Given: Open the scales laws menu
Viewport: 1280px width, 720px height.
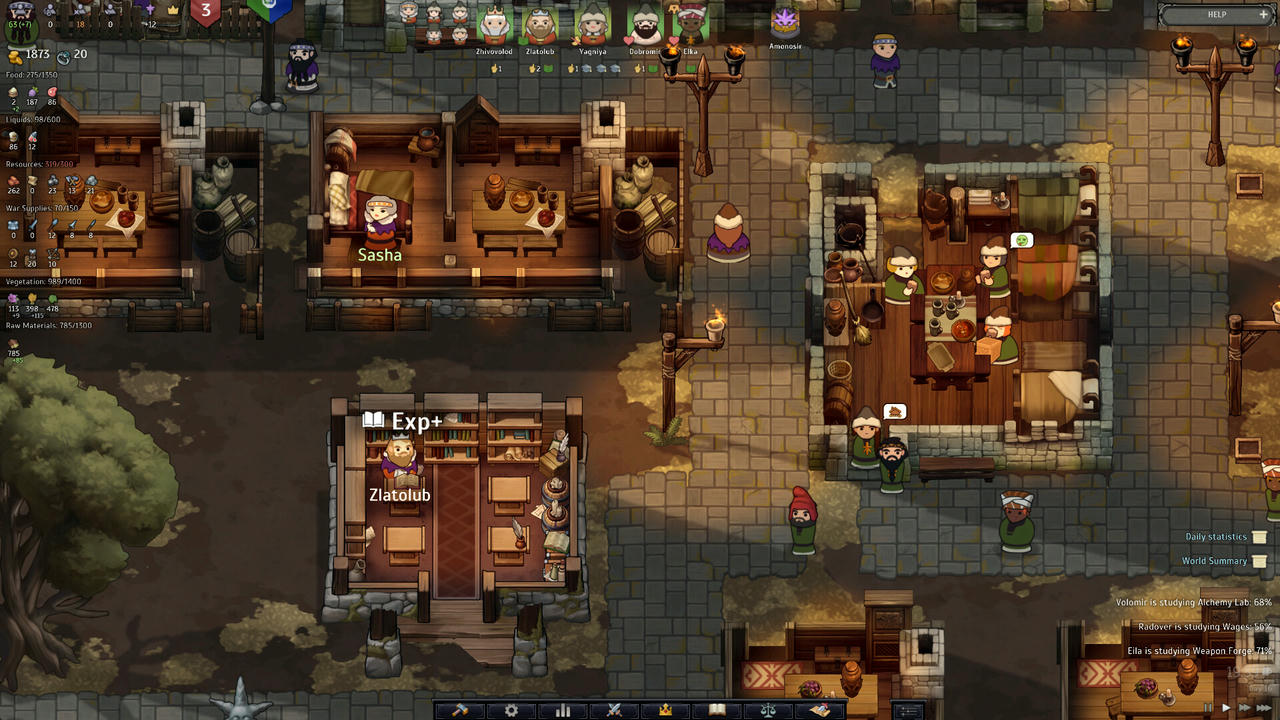Looking at the screenshot, I should click(x=768, y=710).
